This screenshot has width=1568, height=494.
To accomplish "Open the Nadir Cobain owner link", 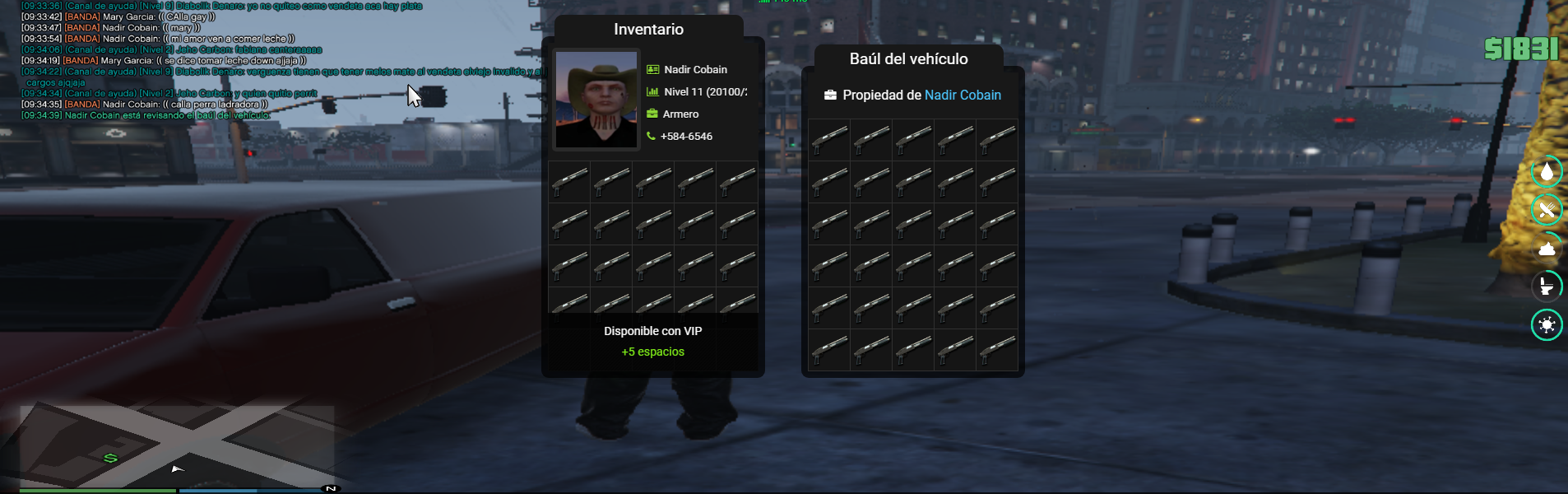I will [963, 95].
